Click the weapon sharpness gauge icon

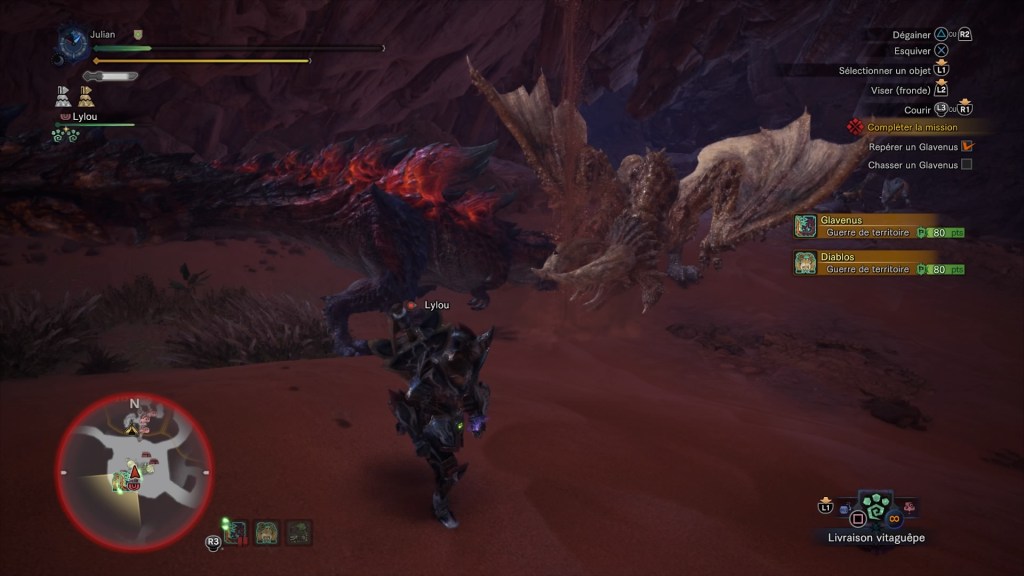(110, 76)
